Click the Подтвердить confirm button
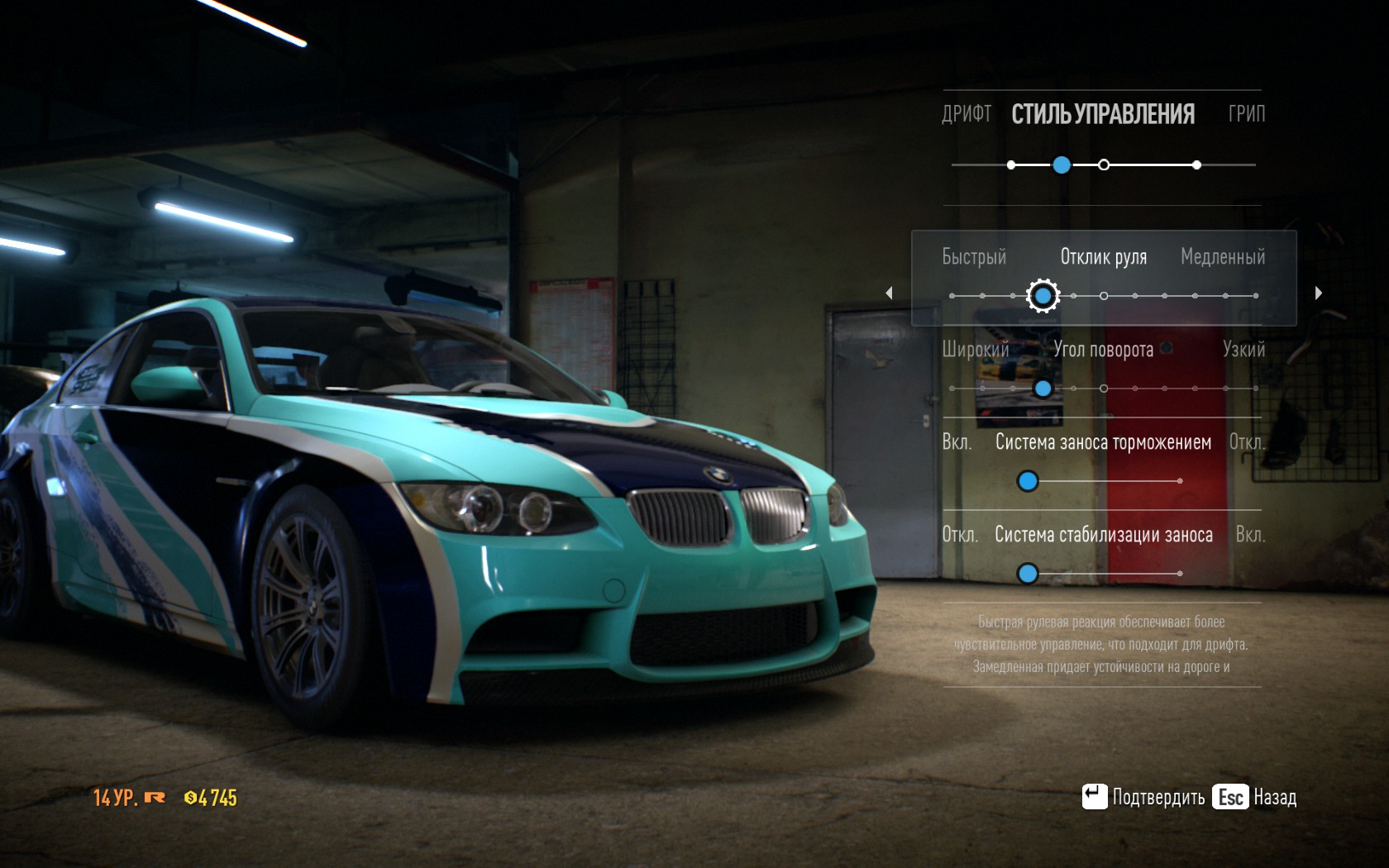1389x868 pixels. click(x=1143, y=797)
